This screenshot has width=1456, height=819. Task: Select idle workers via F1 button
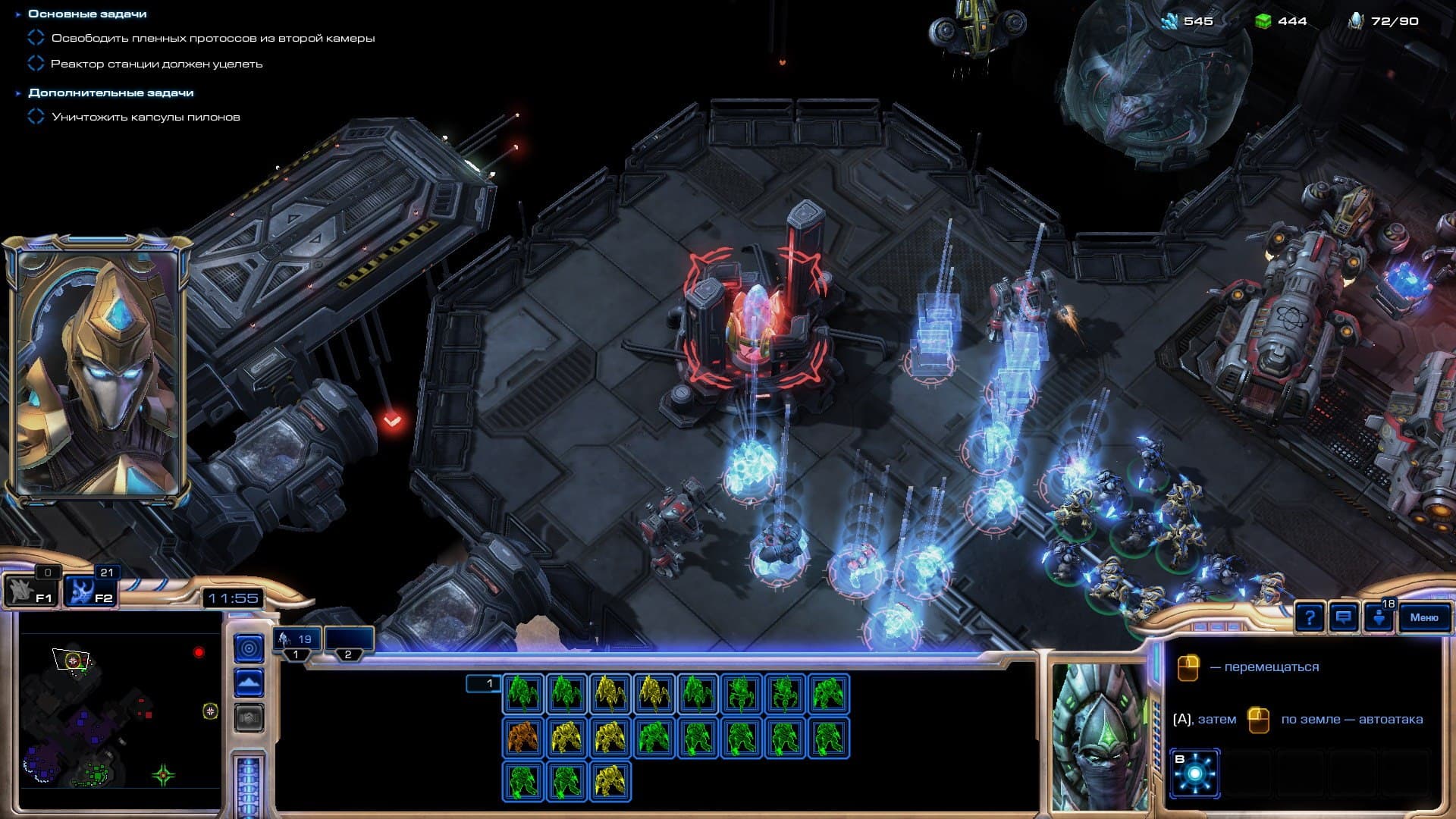30,591
